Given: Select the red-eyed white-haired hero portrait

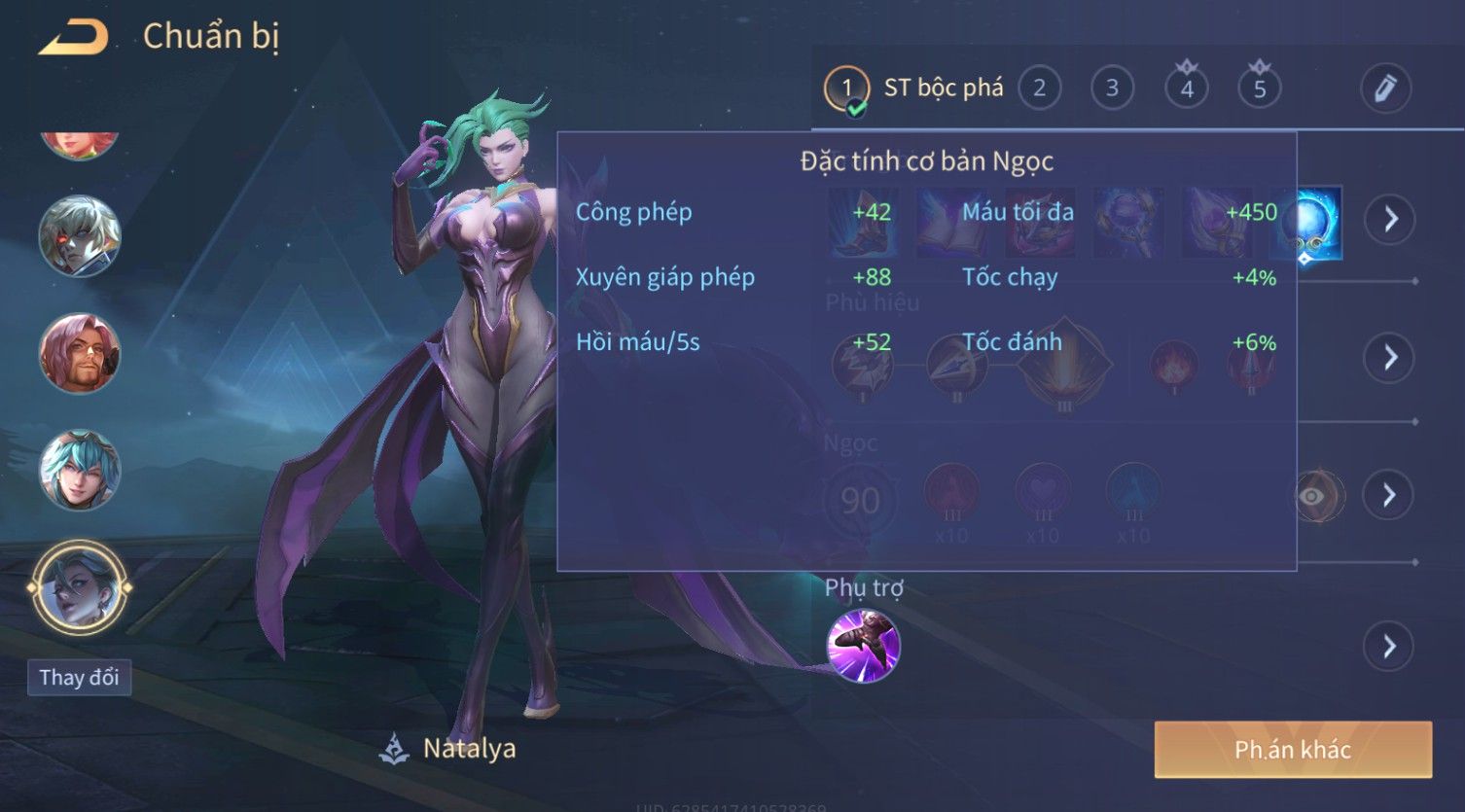Looking at the screenshot, I should (x=79, y=236).
